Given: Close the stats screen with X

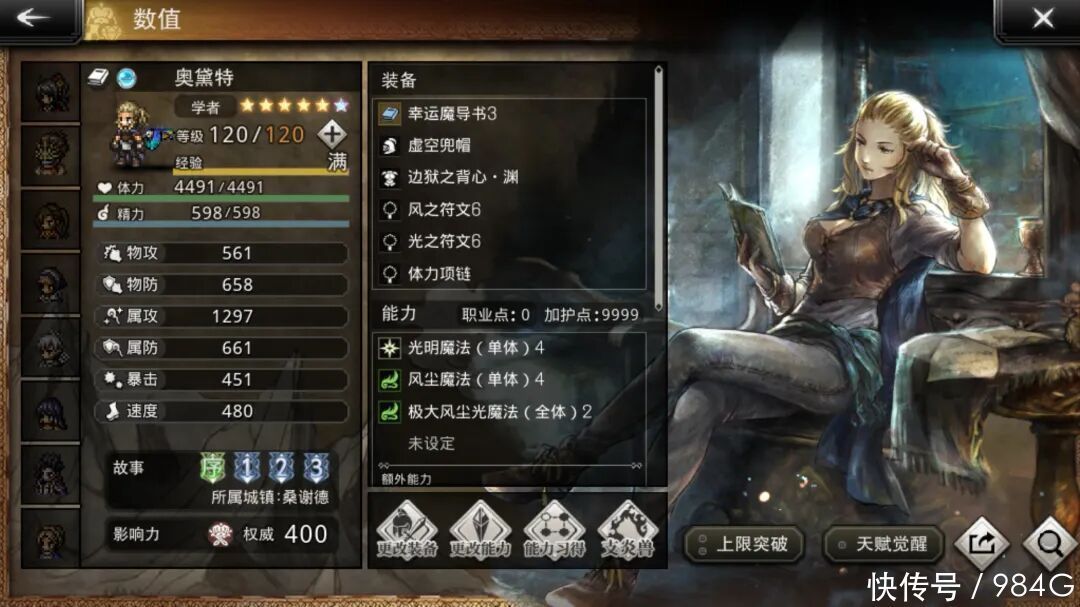Looking at the screenshot, I should (1042, 18).
